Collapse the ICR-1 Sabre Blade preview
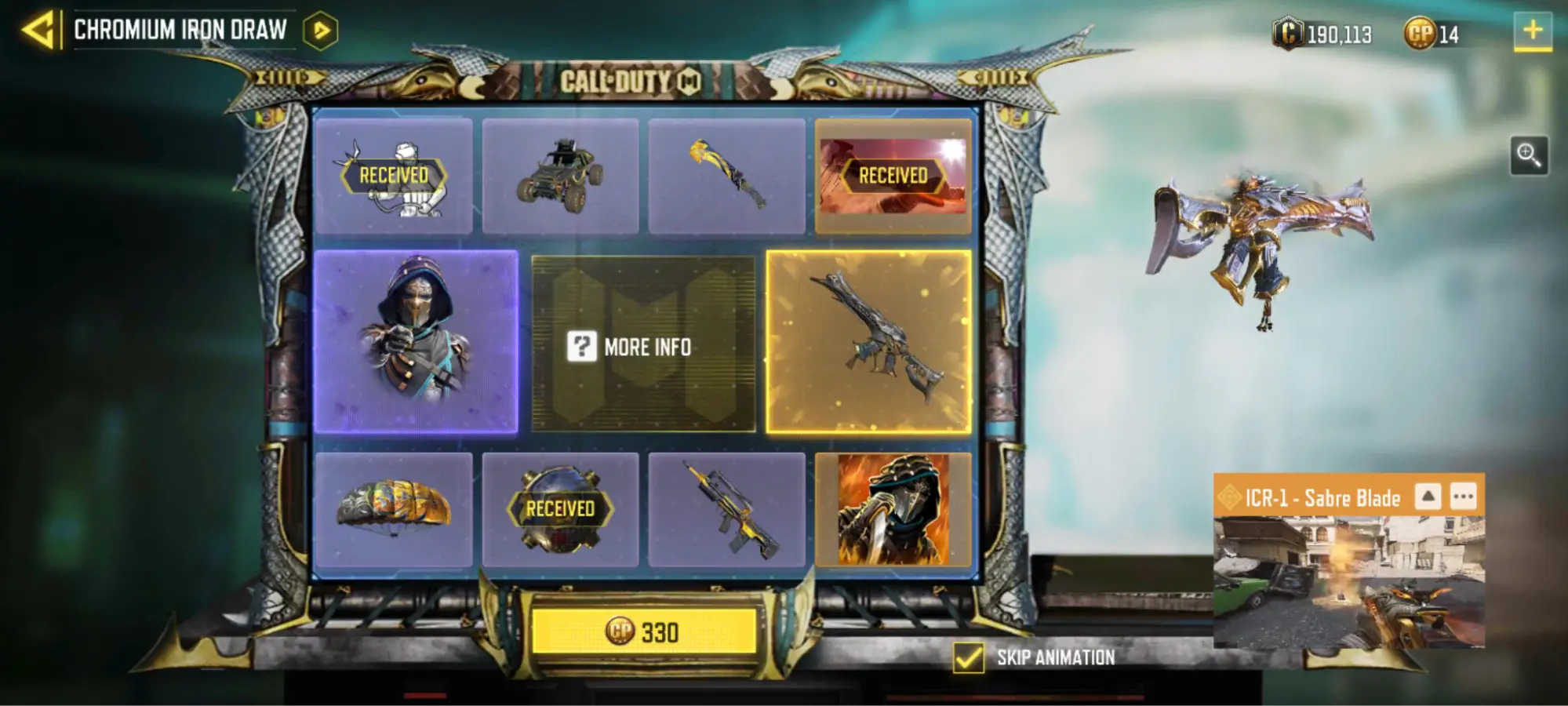Image resolution: width=1568 pixels, height=706 pixels. [1428, 497]
